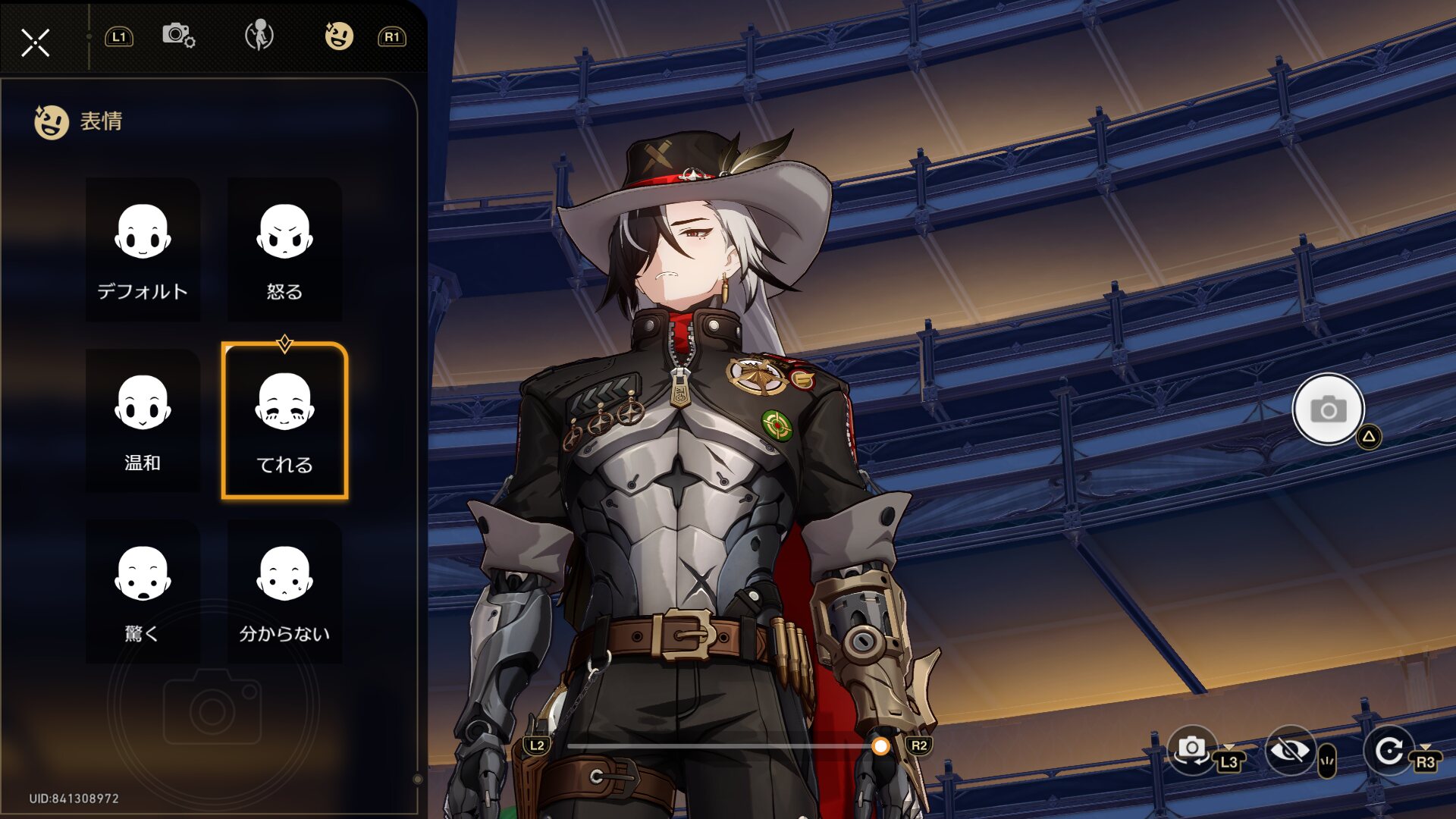Viewport: 1456px width, 819px height.
Task: Close the photo mode panel
Action: pos(35,42)
